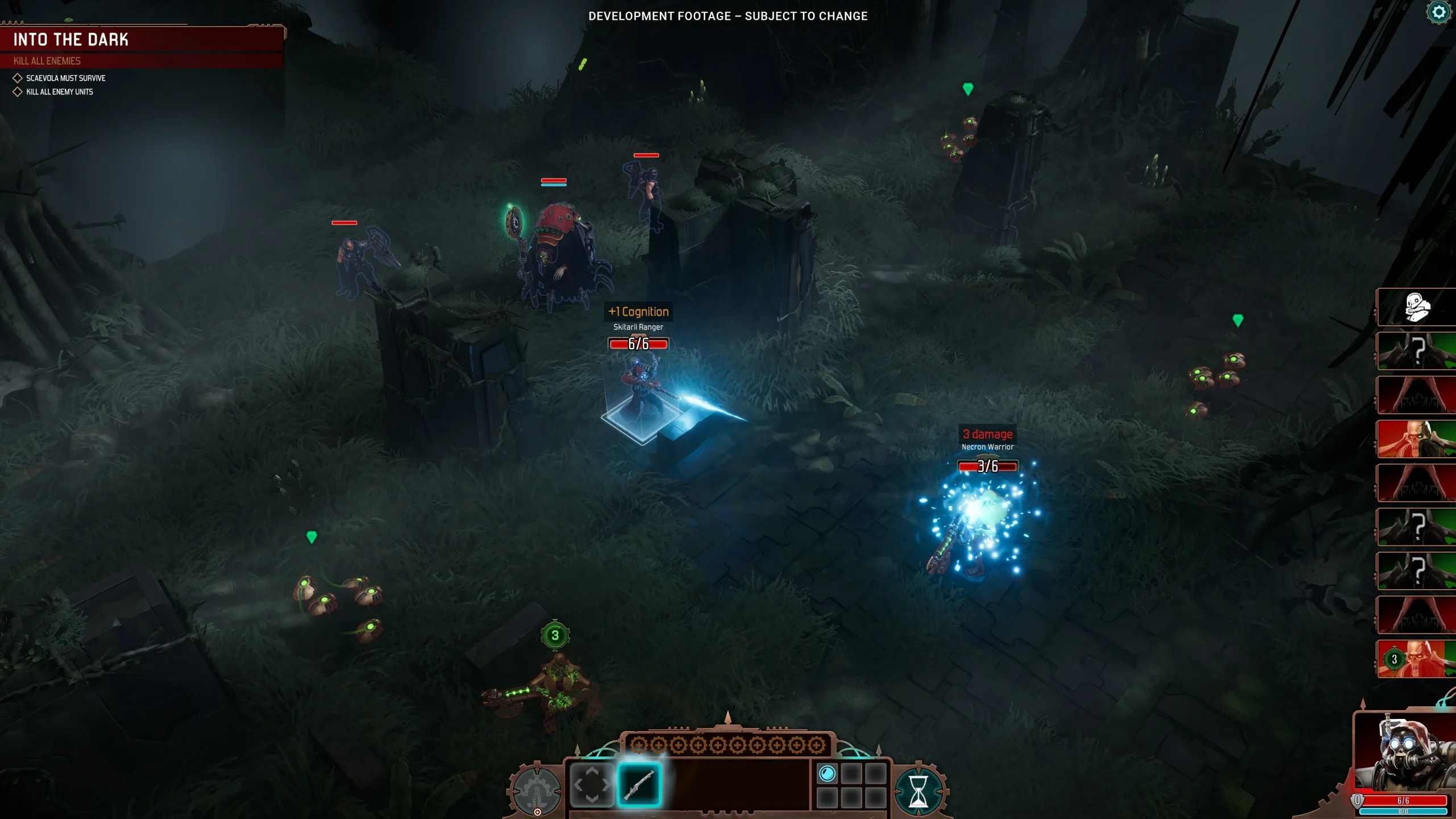
Task: Select the rifle attack ability
Action: [639, 785]
